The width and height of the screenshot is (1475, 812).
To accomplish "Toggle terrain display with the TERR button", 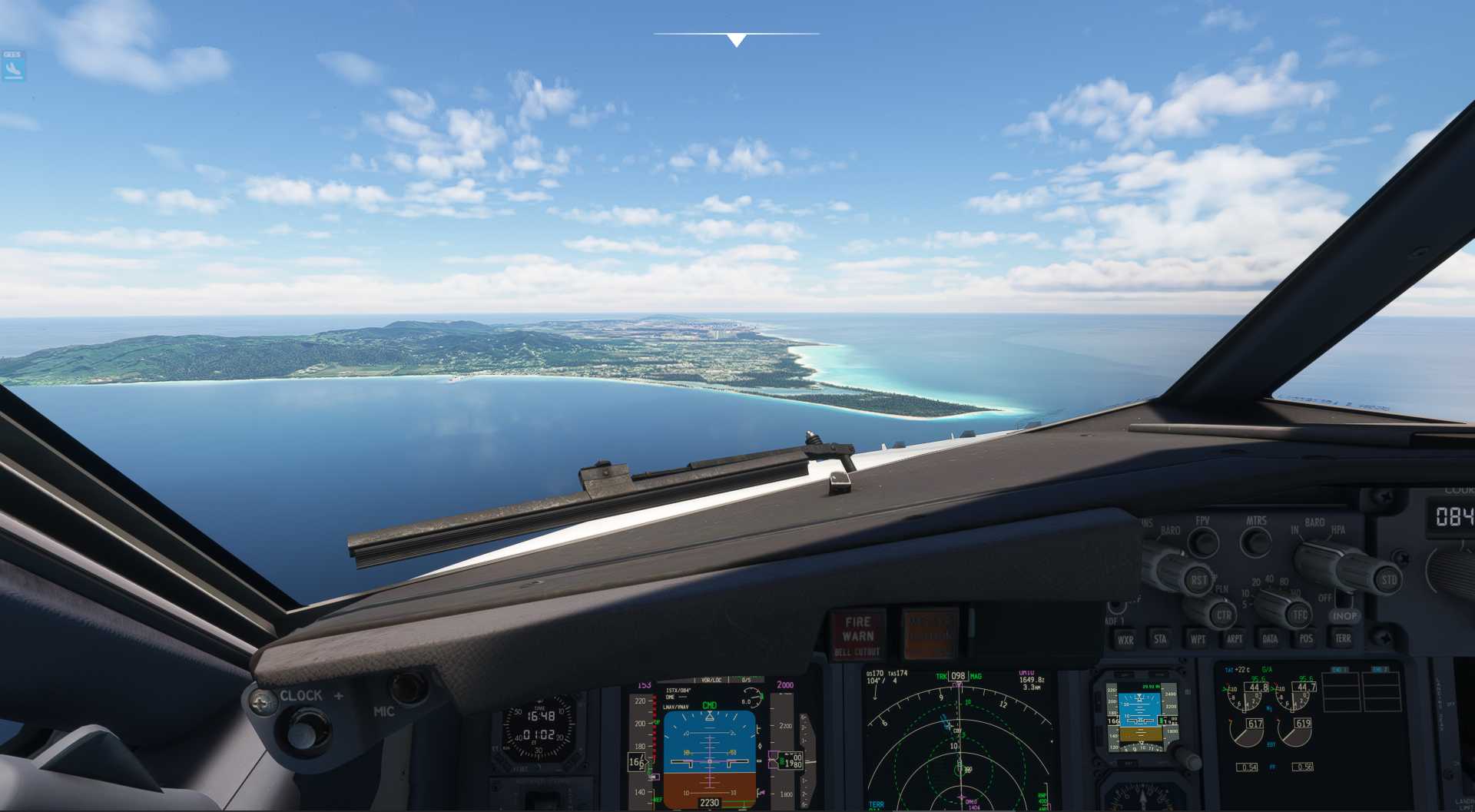I will (1342, 638).
